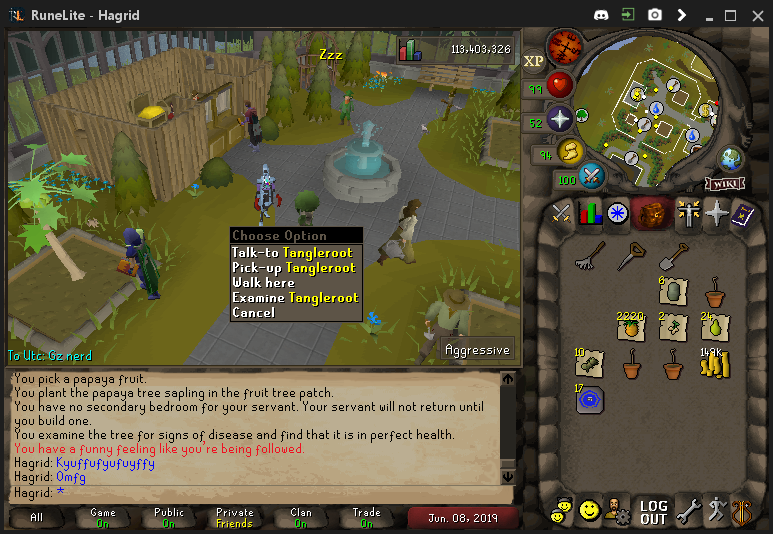Screen dimensions: 773x534
Task: Open the world map globe
Action: click(x=733, y=159)
